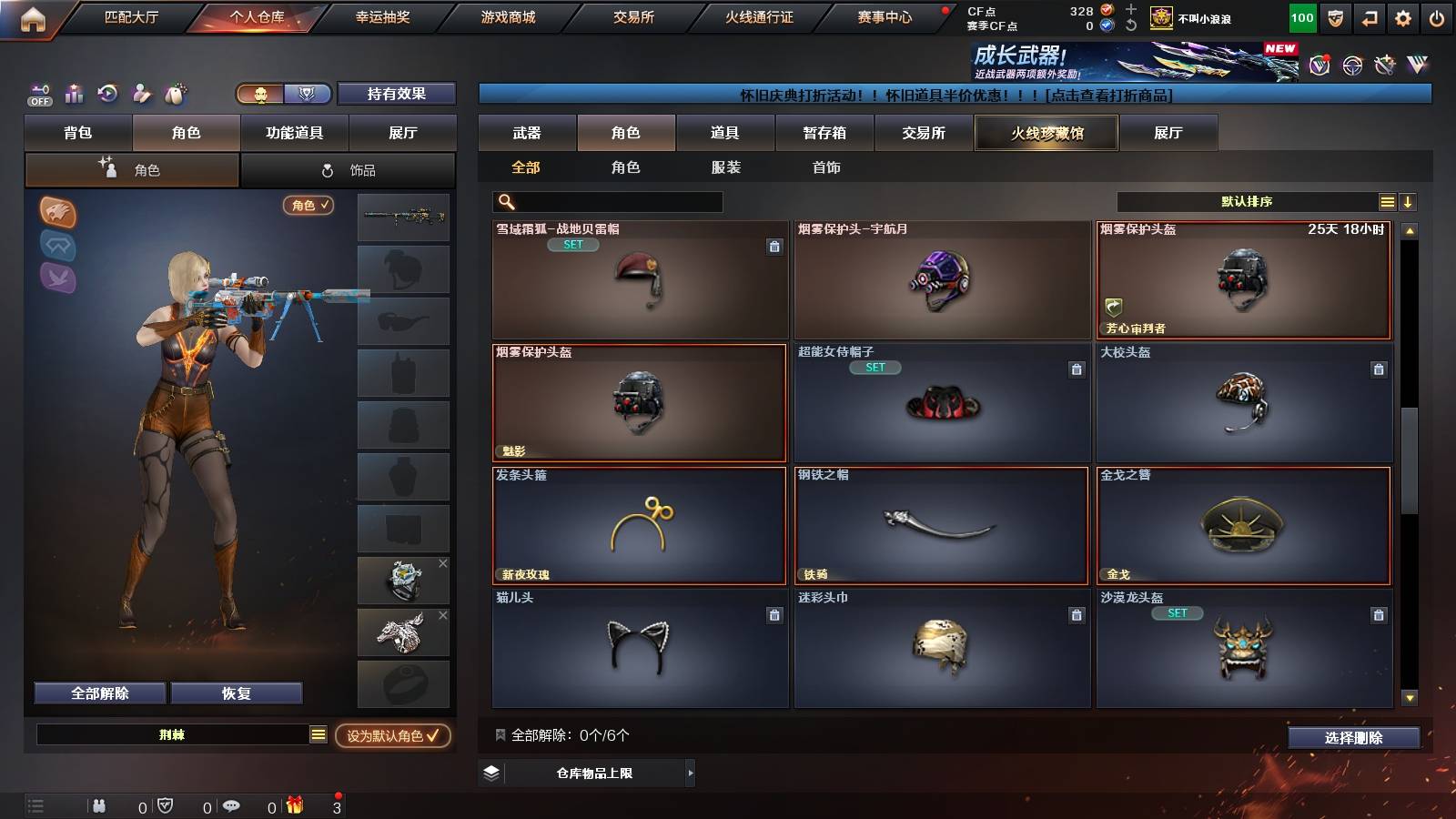Open the 服装 sub-tab
This screenshot has height=819, width=1456.
pyautogui.click(x=726, y=167)
